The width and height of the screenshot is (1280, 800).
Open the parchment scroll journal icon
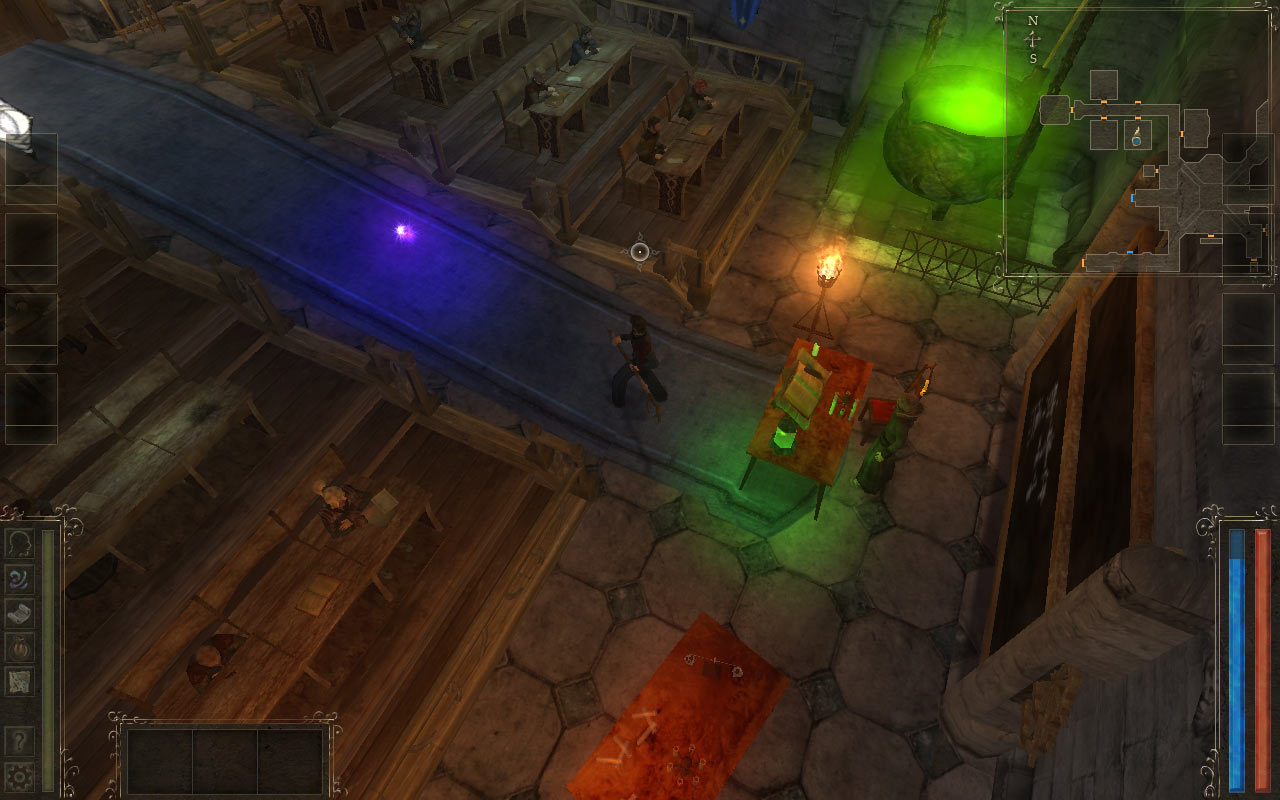20,613
